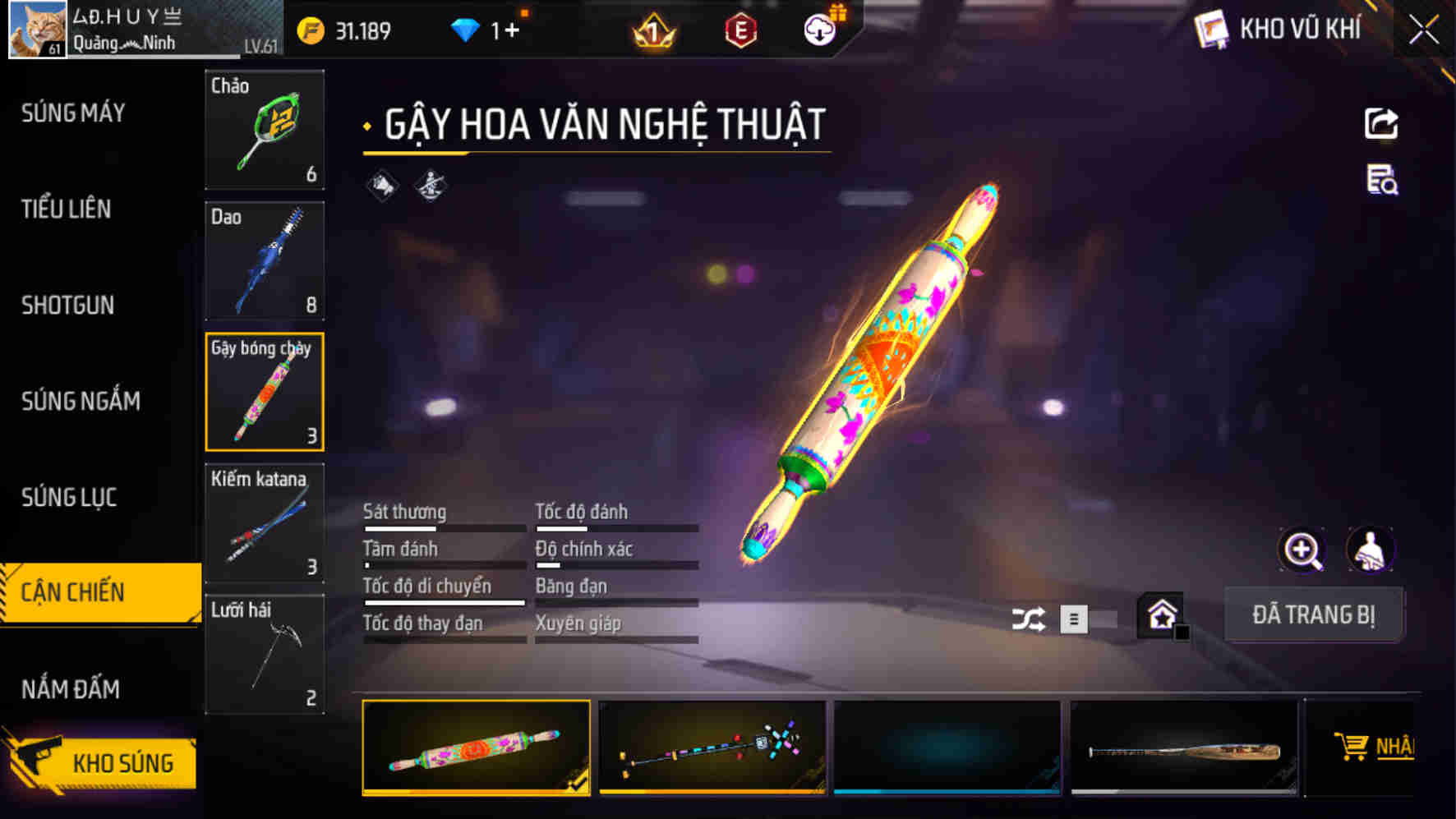Click the cloud download gift icon
Image resolution: width=1456 pixels, height=819 pixels.
tap(819, 26)
